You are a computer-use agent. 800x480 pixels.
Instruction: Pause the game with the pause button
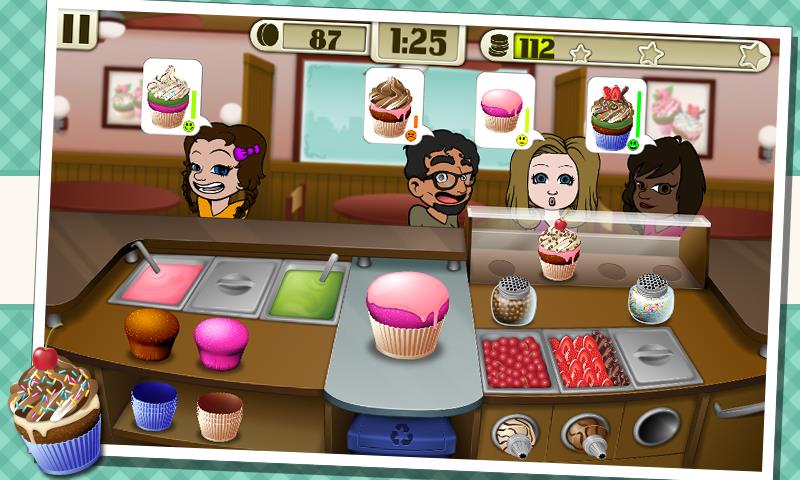pos(74,28)
